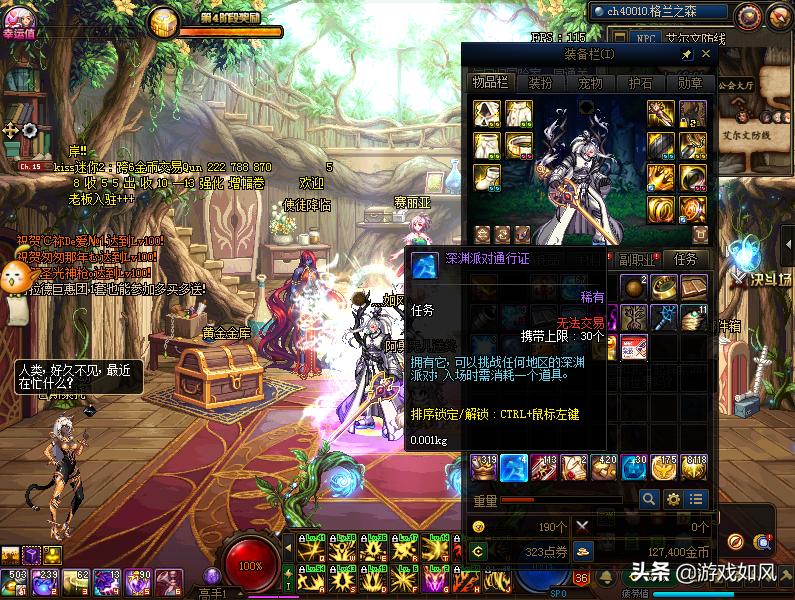Close the equipment window

click(x=706, y=54)
